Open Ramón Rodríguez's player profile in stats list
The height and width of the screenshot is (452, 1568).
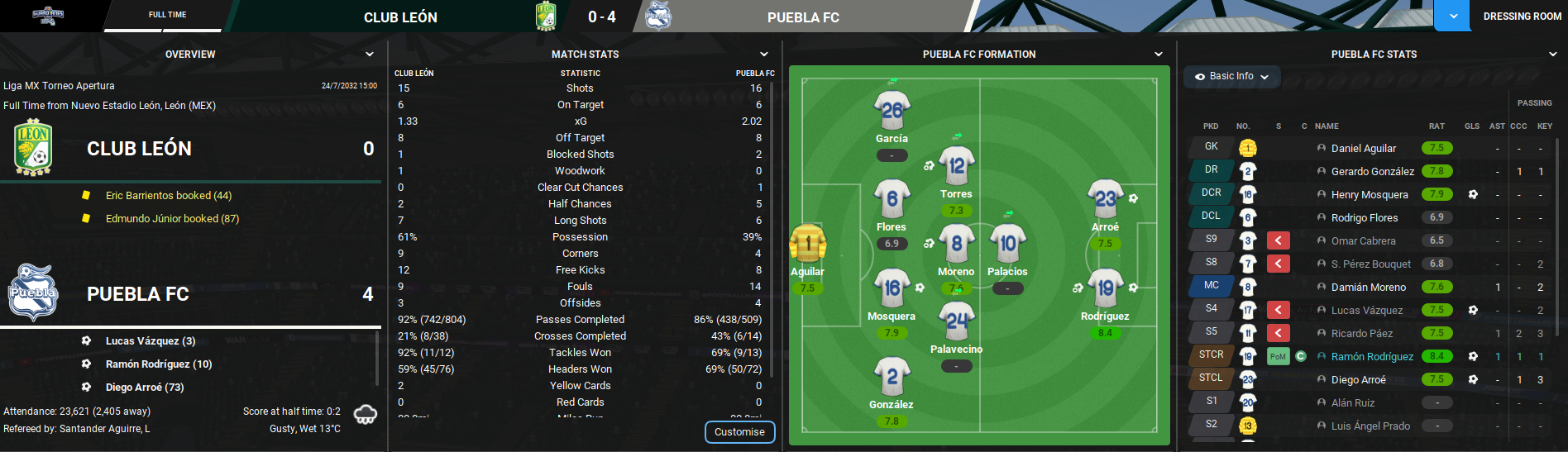pos(1372,357)
